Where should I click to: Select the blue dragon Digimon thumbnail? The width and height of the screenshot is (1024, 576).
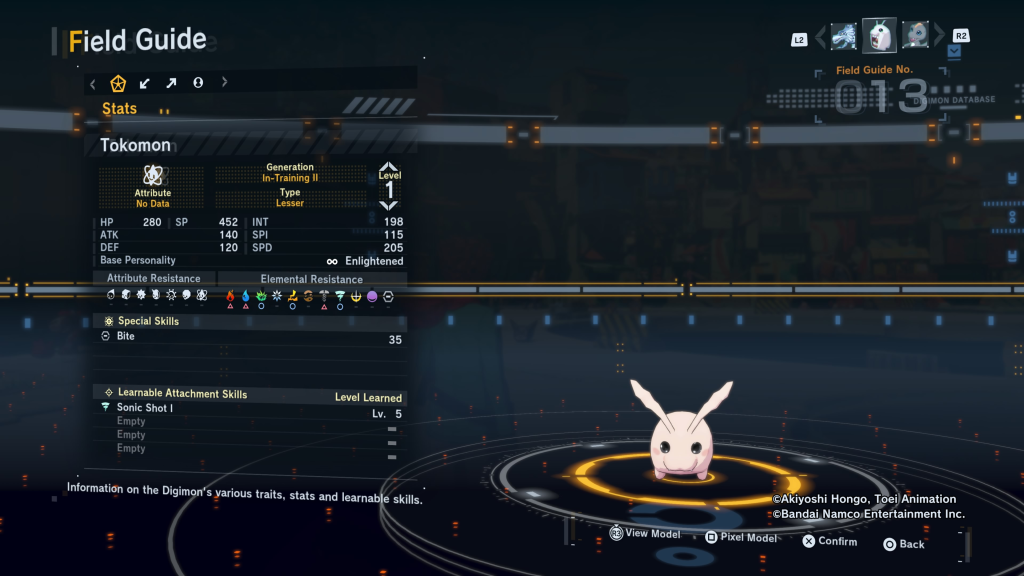[844, 37]
